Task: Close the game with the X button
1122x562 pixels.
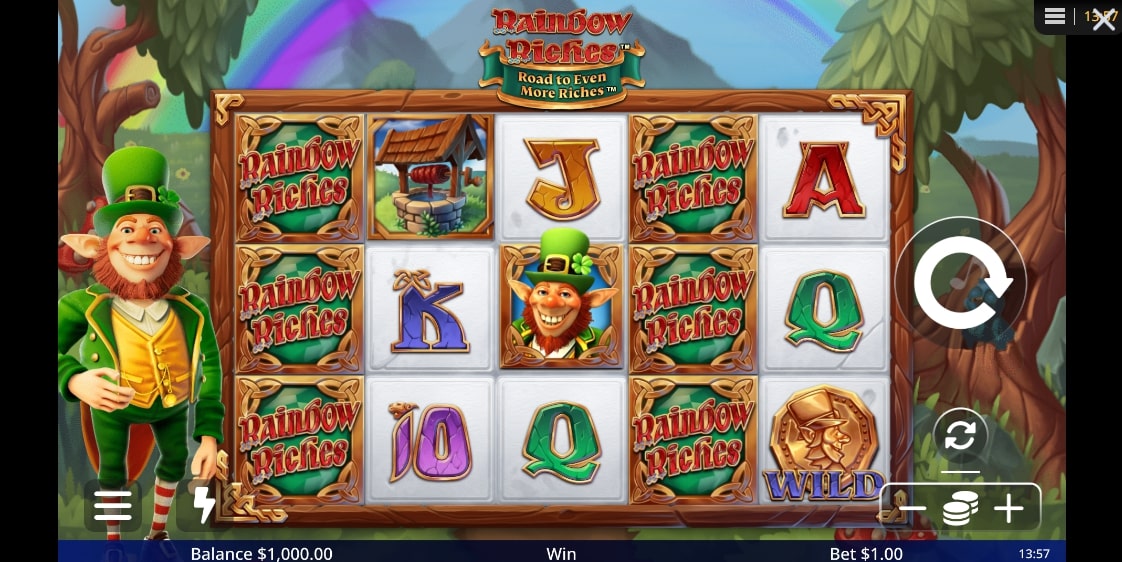Action: click(1104, 20)
